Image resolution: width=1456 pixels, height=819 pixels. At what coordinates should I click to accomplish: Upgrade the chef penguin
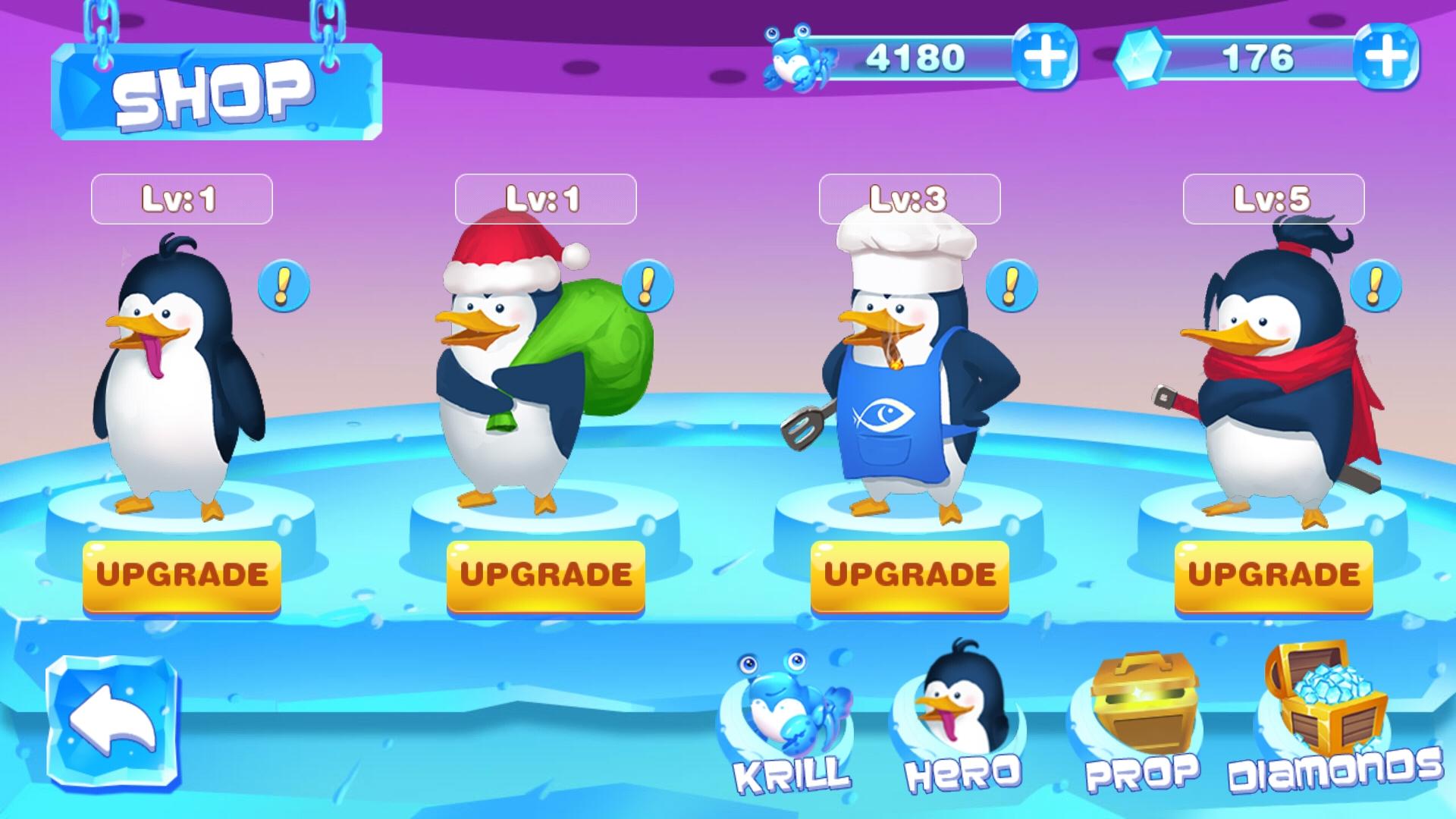[x=909, y=576]
